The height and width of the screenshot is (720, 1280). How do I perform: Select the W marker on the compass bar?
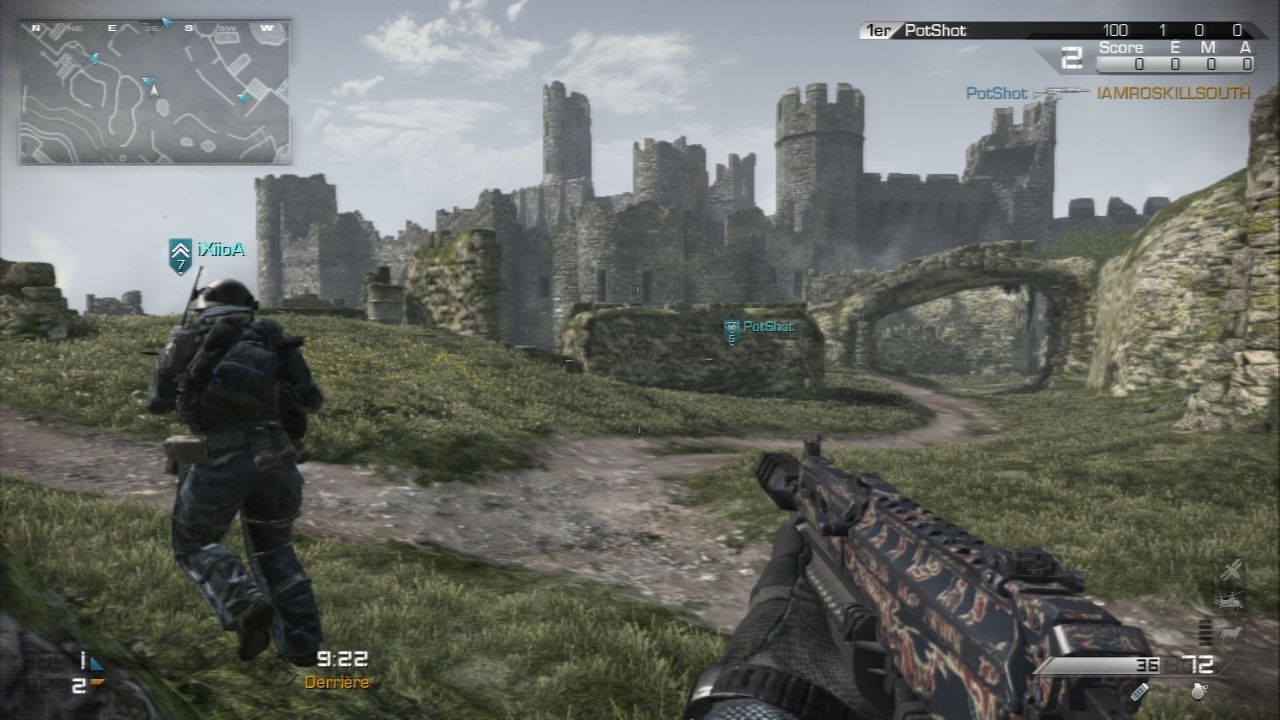tap(265, 28)
